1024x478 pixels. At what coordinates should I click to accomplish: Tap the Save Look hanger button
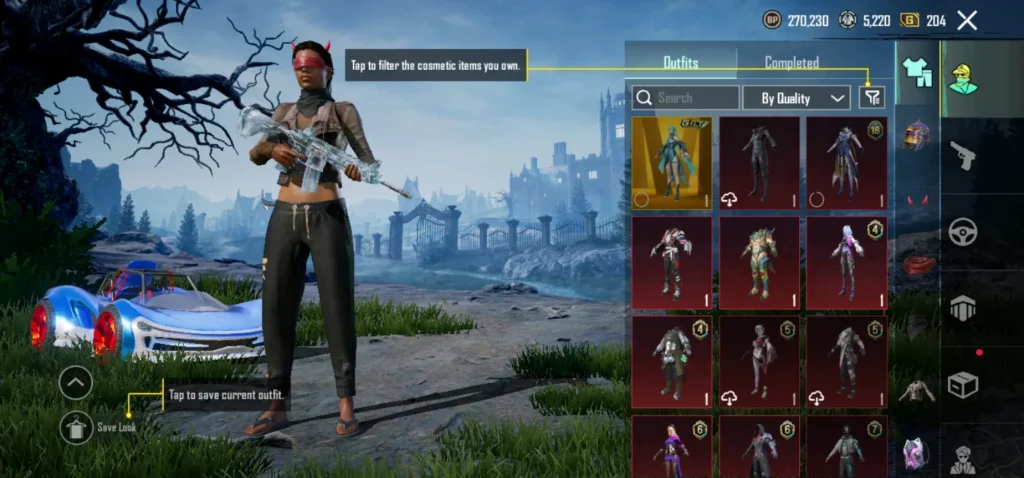coord(77,427)
